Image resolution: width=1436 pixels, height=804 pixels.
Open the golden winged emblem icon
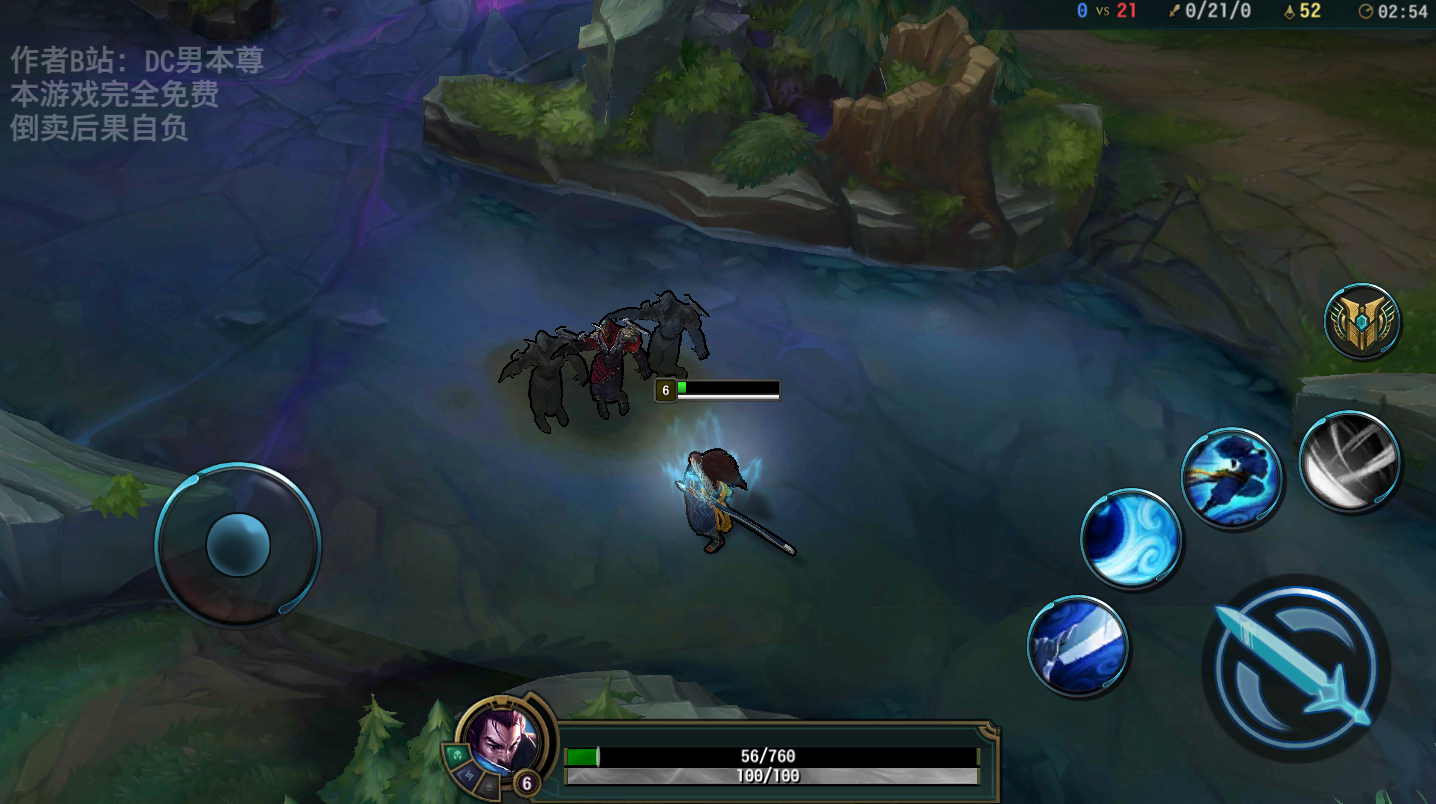pos(1361,321)
